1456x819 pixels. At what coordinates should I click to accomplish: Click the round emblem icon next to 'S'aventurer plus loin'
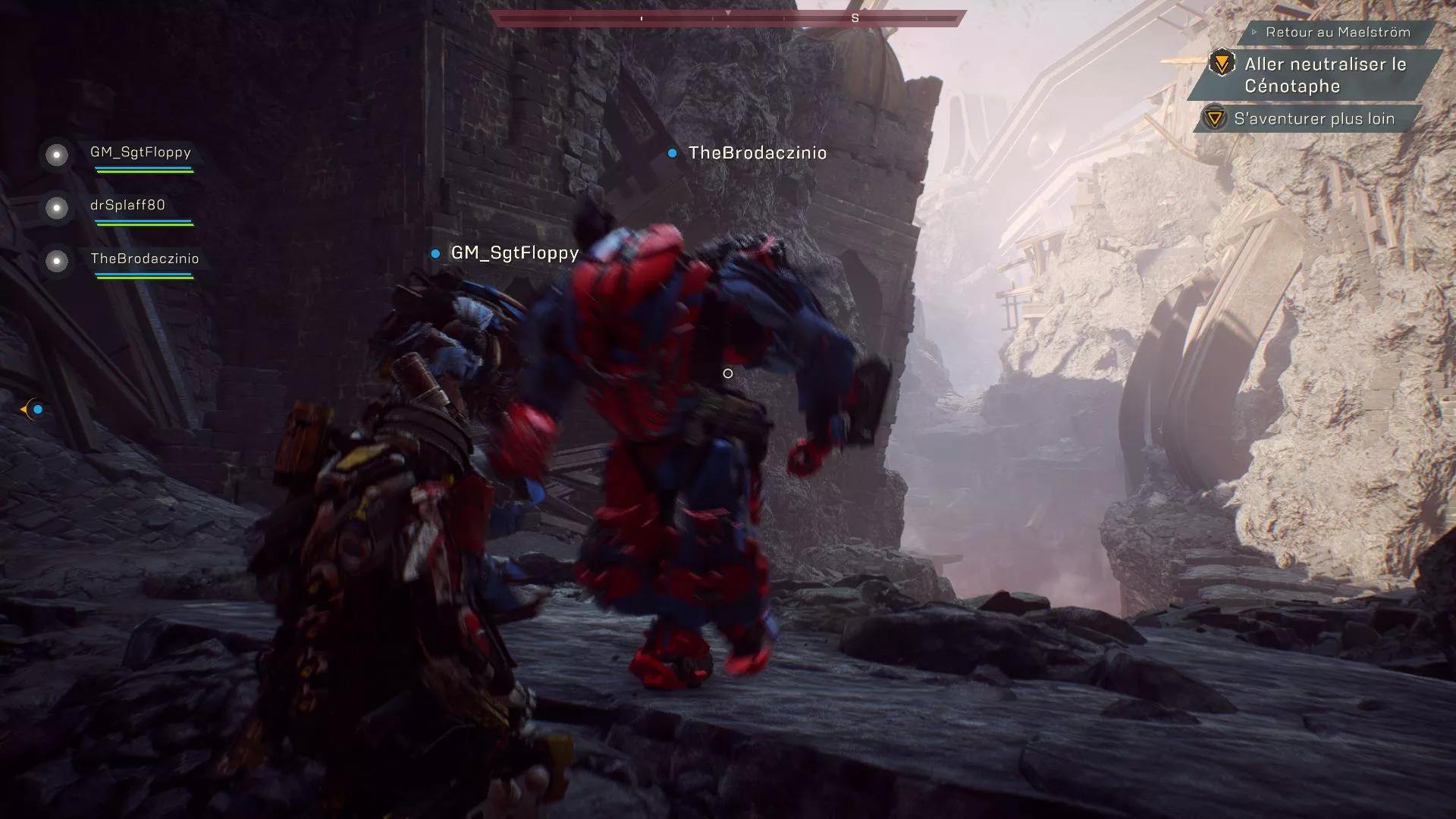click(x=1214, y=118)
